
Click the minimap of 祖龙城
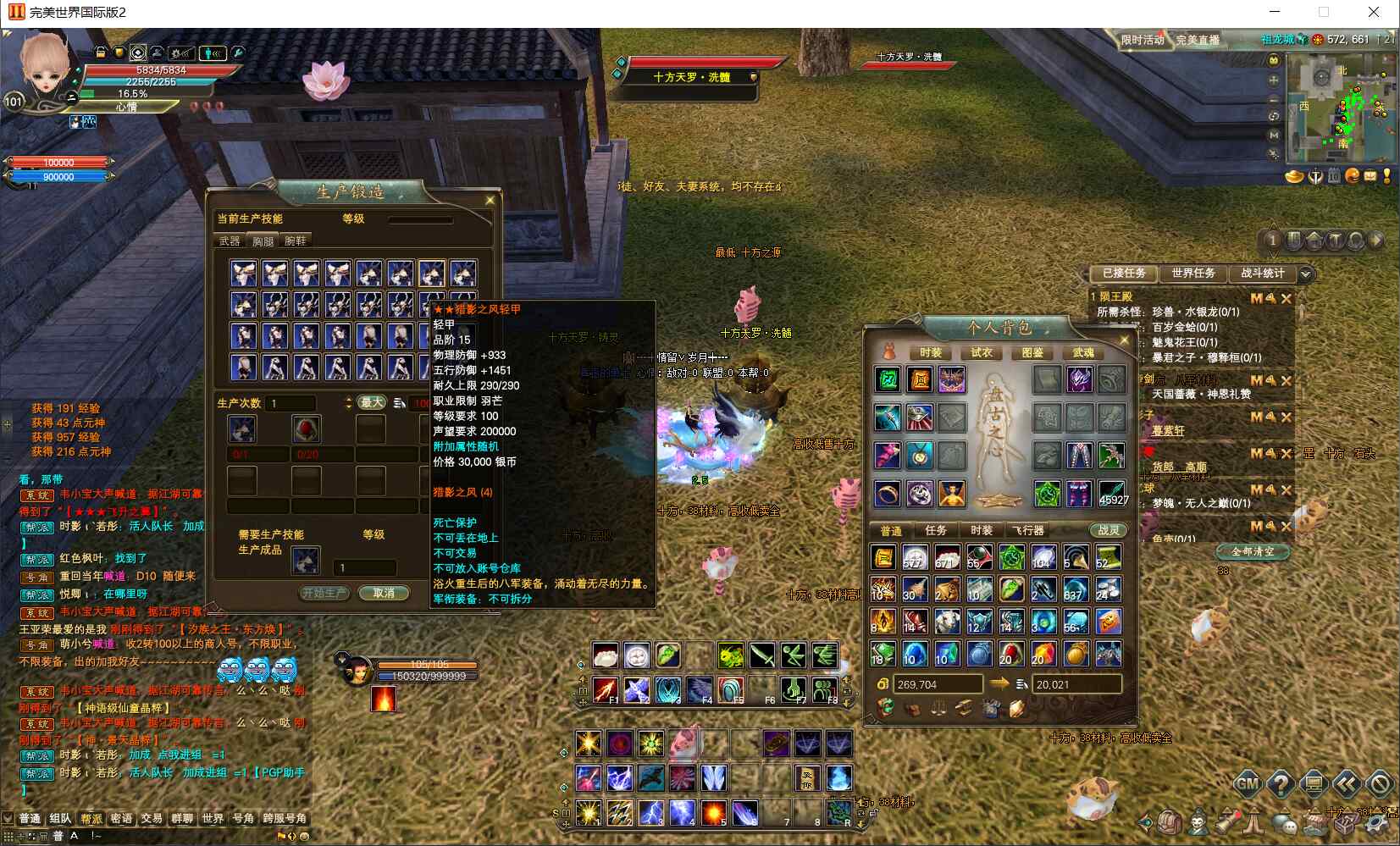click(1341, 108)
